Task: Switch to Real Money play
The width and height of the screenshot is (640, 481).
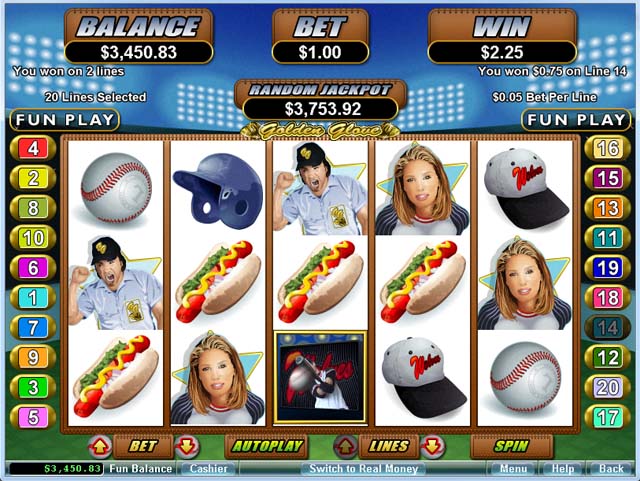Action: coord(363,468)
